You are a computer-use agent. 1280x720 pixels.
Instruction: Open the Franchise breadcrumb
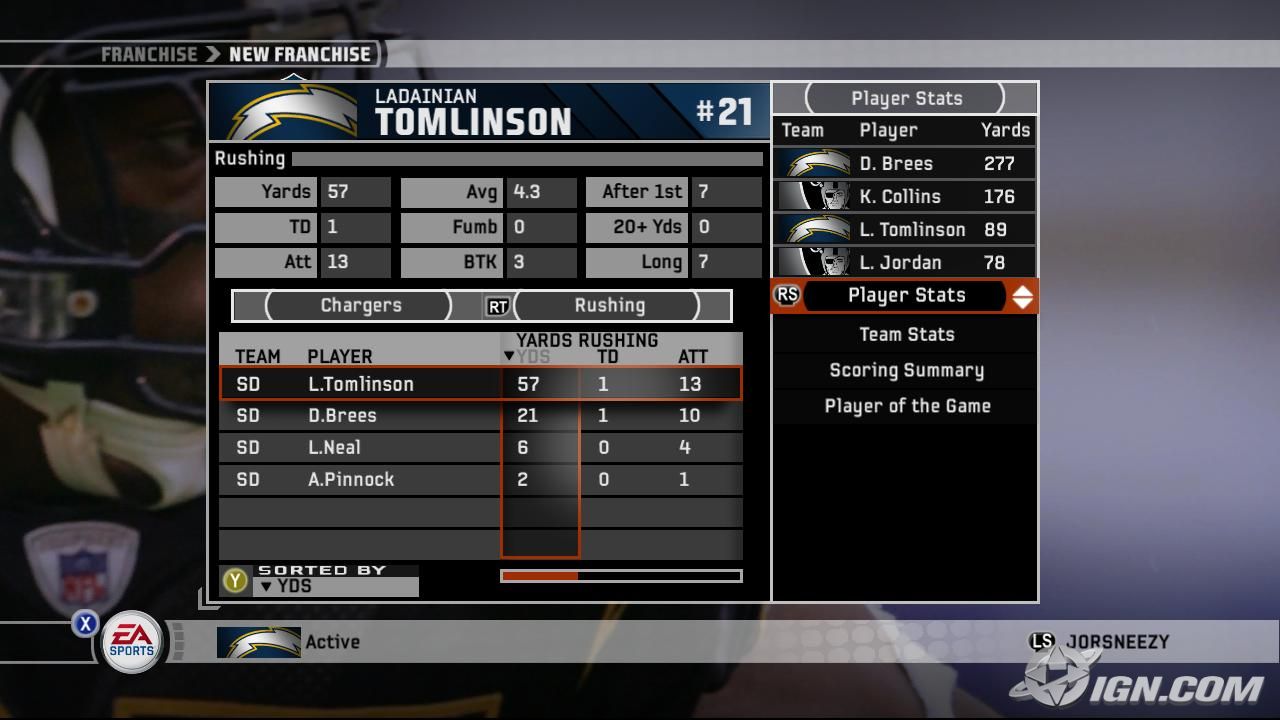point(149,54)
